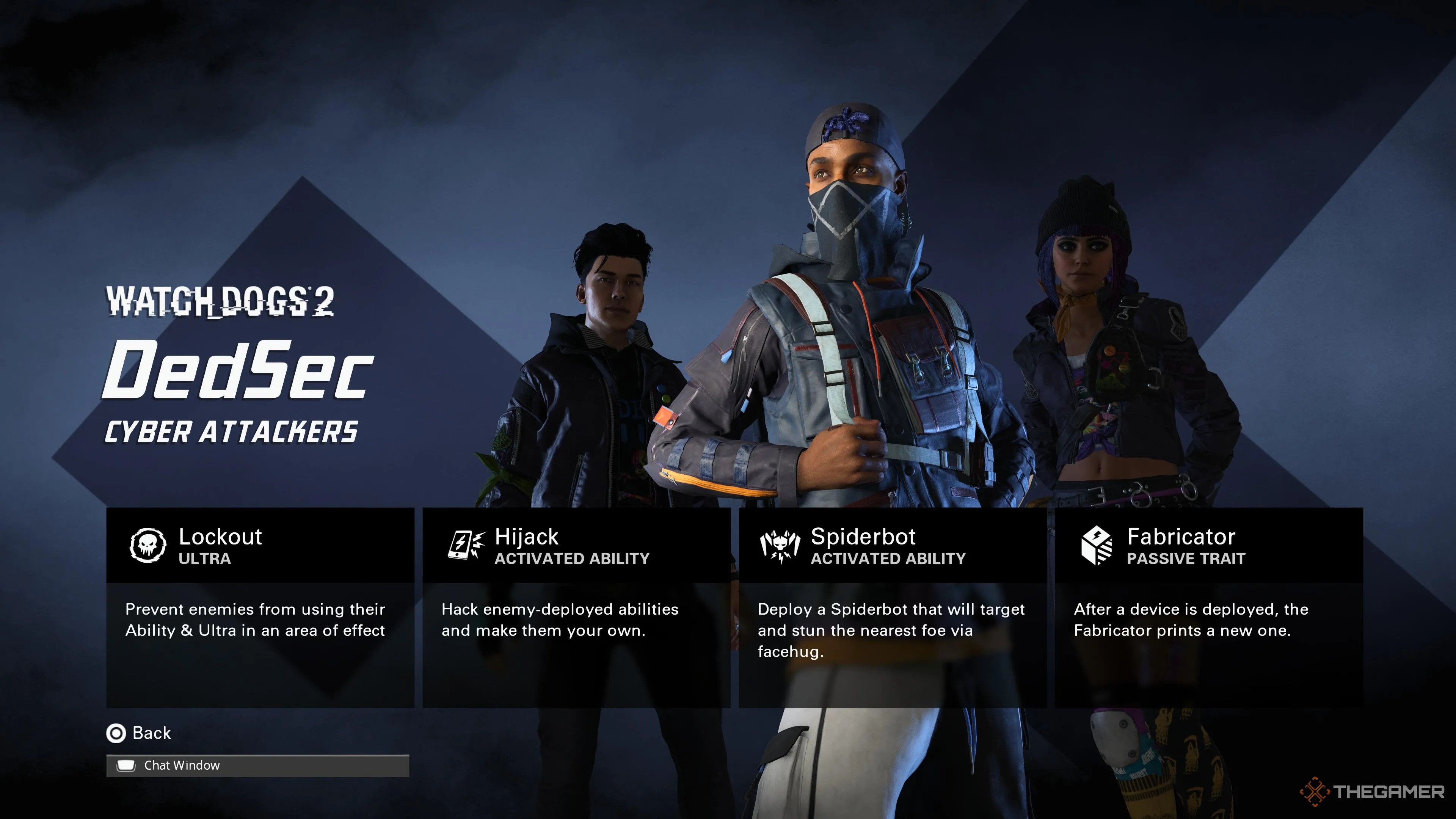Select the Lockout Ultra skull icon
This screenshot has height=819, width=1456.
point(148,546)
